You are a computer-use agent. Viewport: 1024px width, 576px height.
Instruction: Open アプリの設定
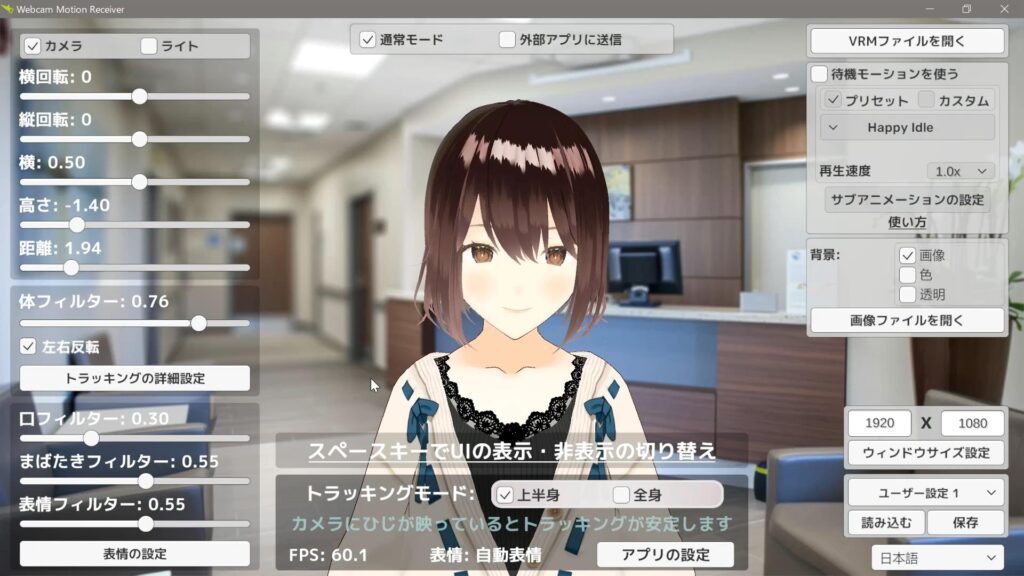[665, 555]
